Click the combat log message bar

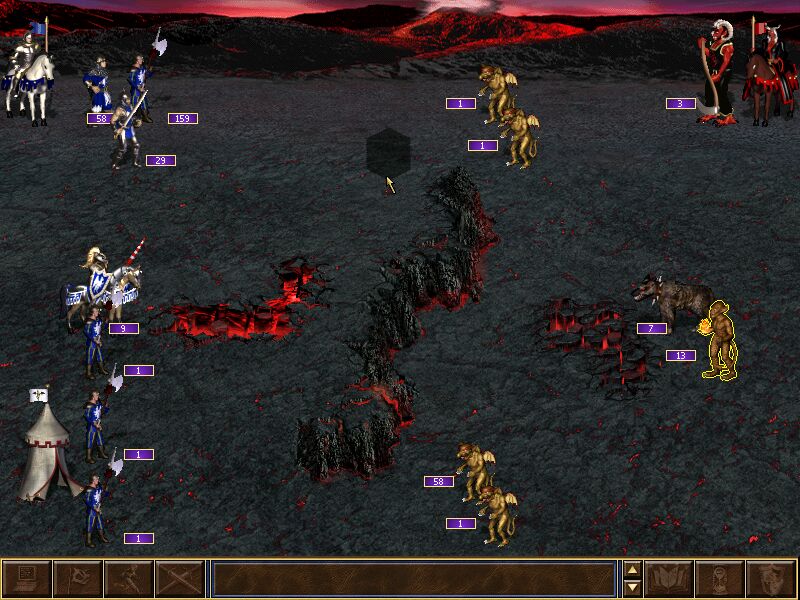[x=412, y=579]
